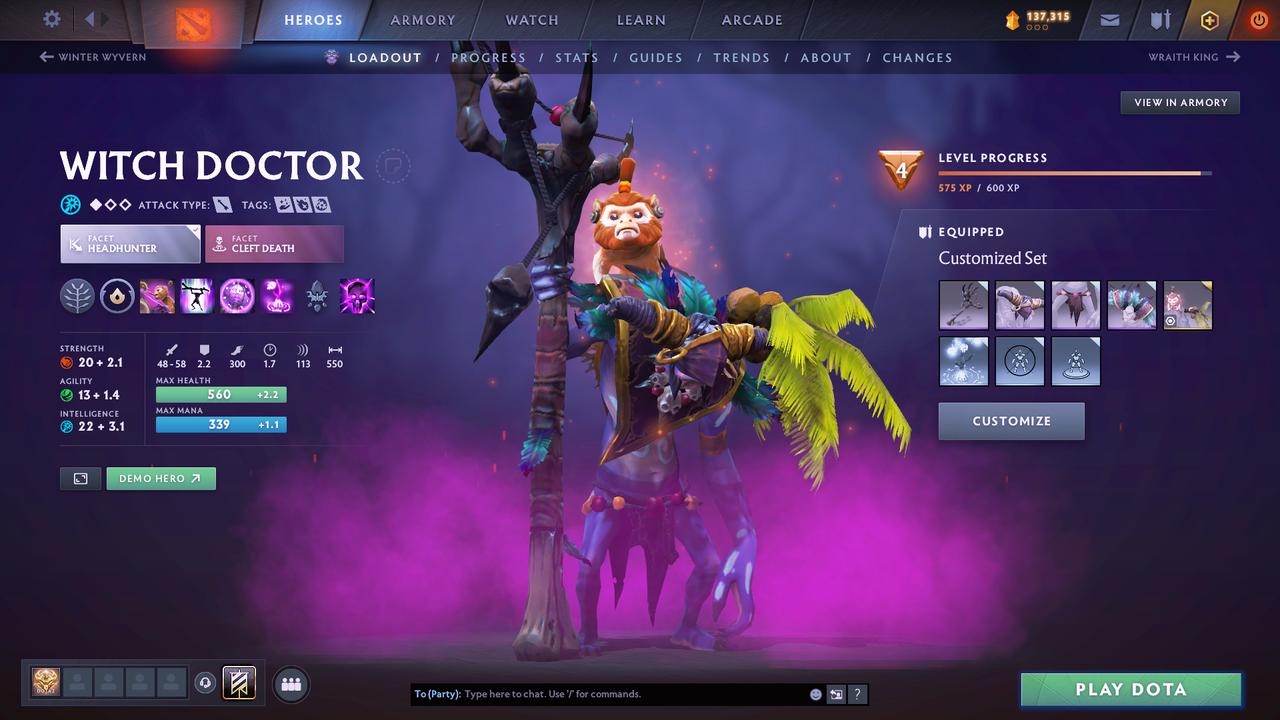Viewport: 1280px width, 720px height.
Task: Click VIEW IN ARMORY
Action: pyautogui.click(x=1179, y=102)
